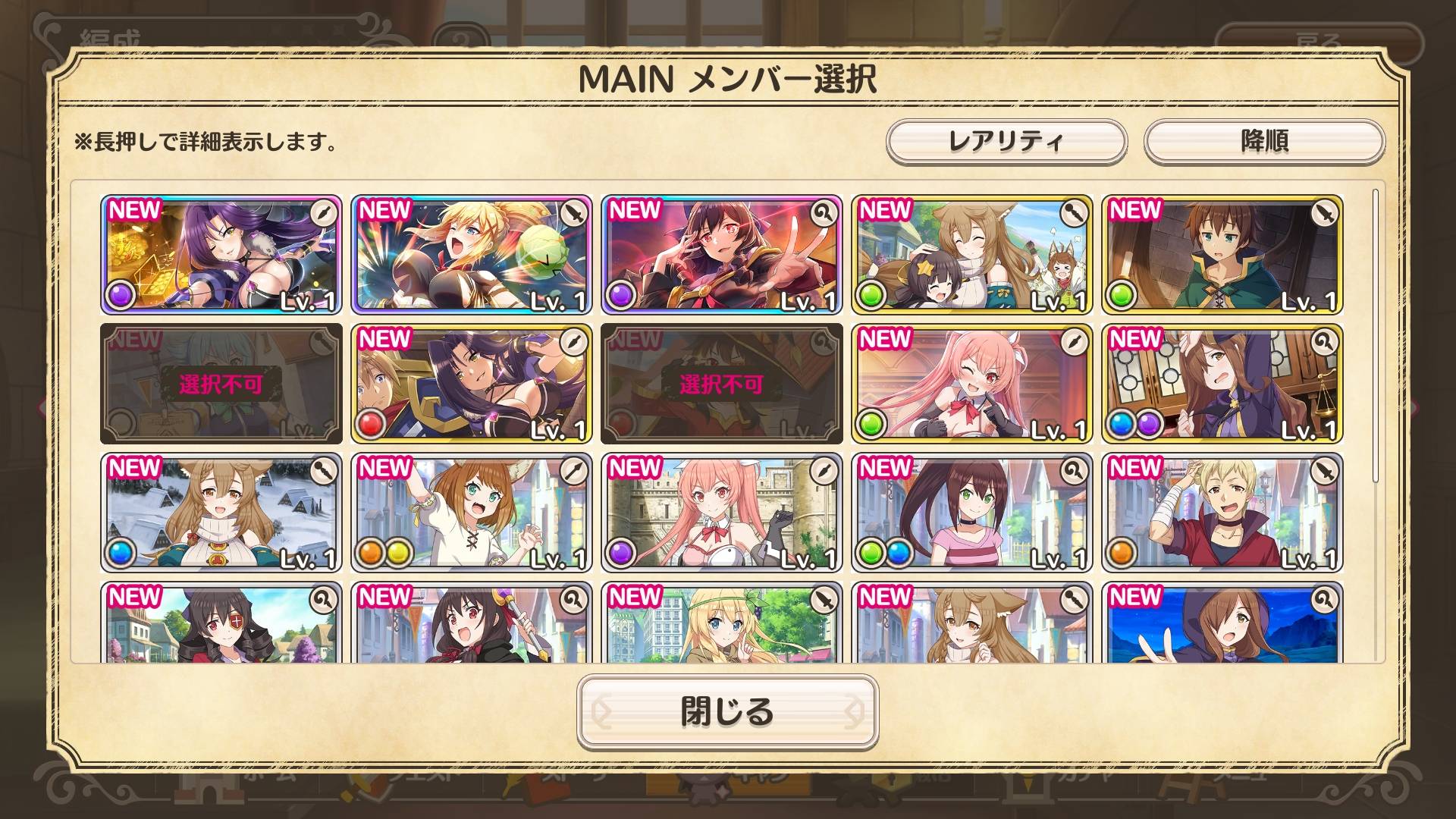Image resolution: width=1456 pixels, height=819 pixels.
Task: Pick the waving brown-haired girl in white shirt
Action: [471, 513]
